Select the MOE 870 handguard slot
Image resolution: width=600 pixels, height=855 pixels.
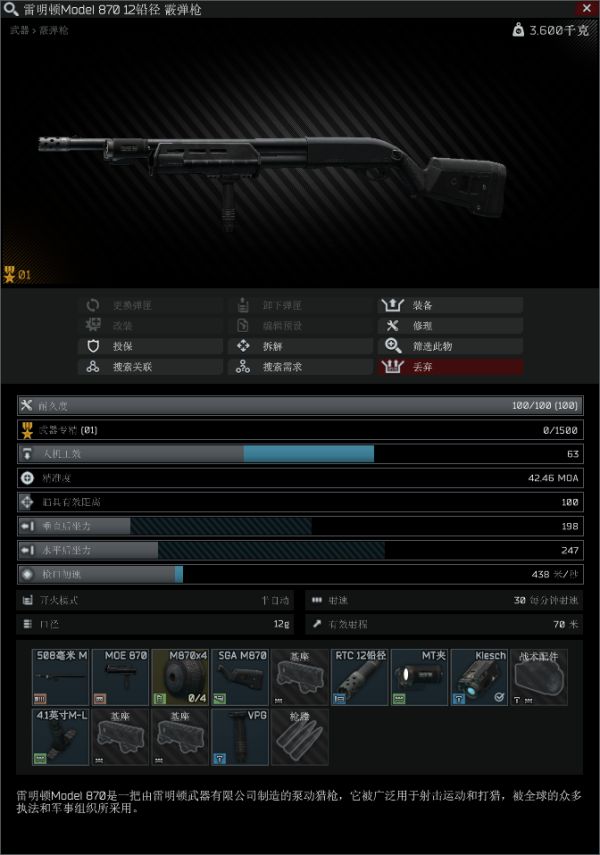(120, 677)
